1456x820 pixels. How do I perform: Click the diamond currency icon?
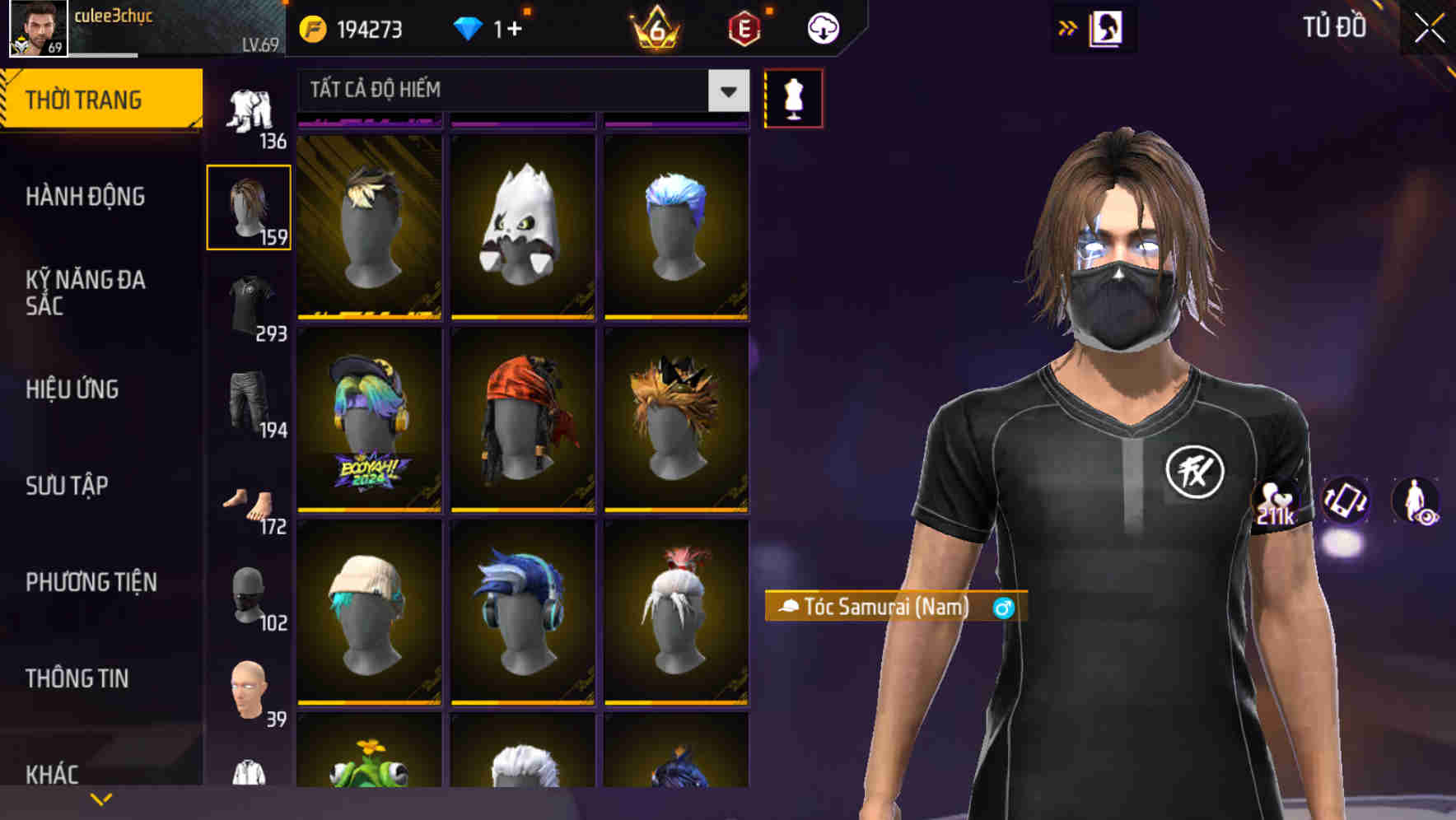(x=469, y=30)
